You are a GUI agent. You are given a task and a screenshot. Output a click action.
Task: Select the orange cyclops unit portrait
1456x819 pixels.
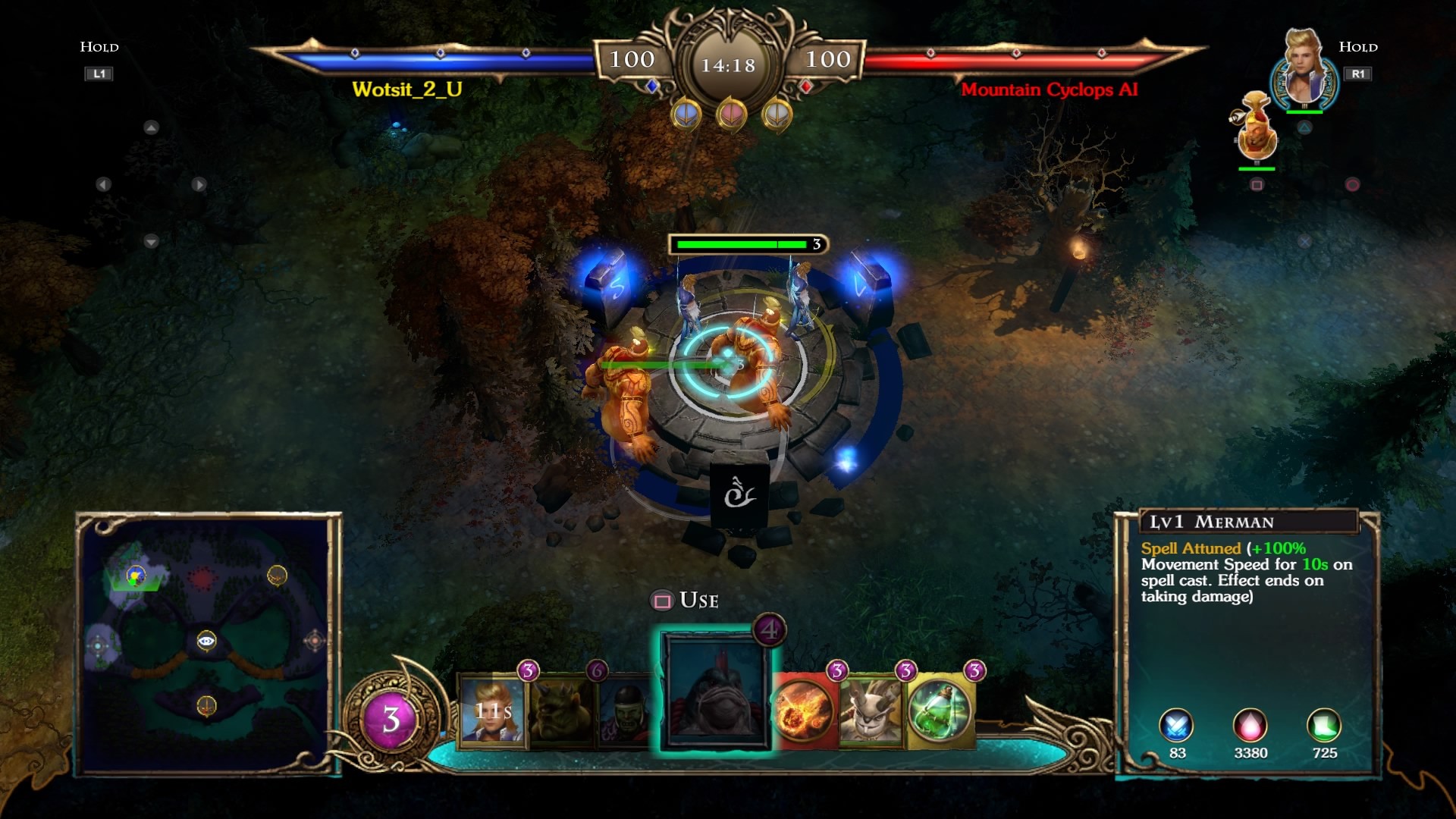1256,129
